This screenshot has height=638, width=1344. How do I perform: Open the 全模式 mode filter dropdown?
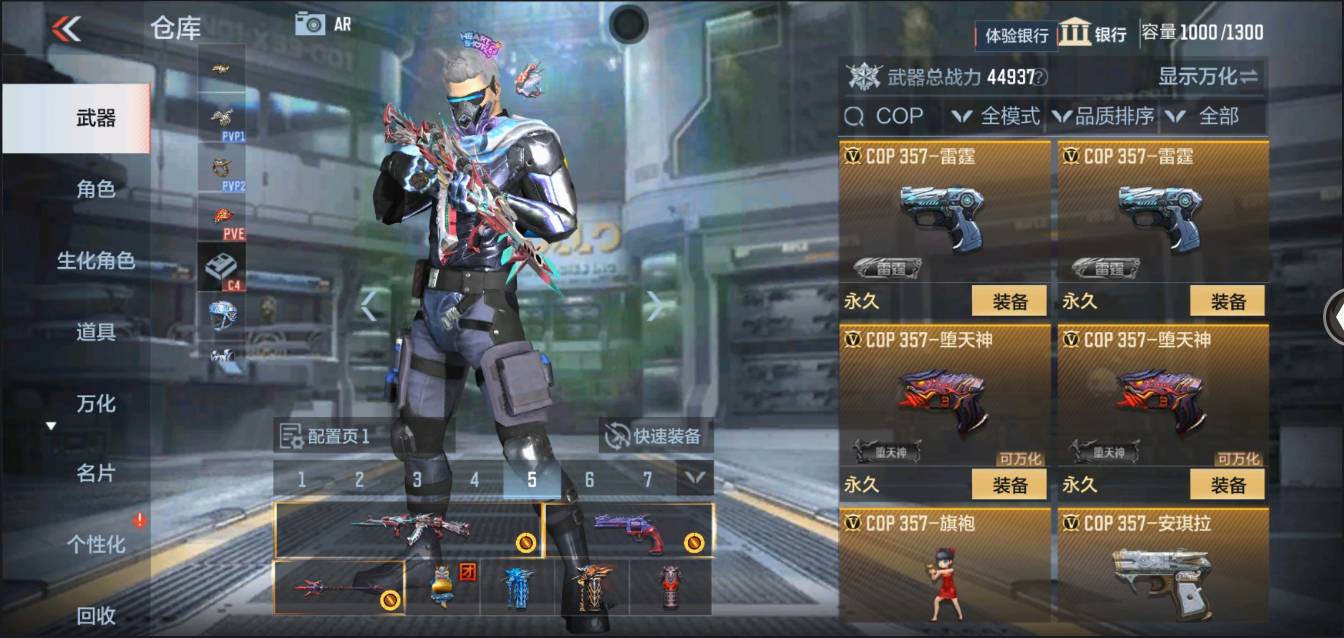coord(996,117)
